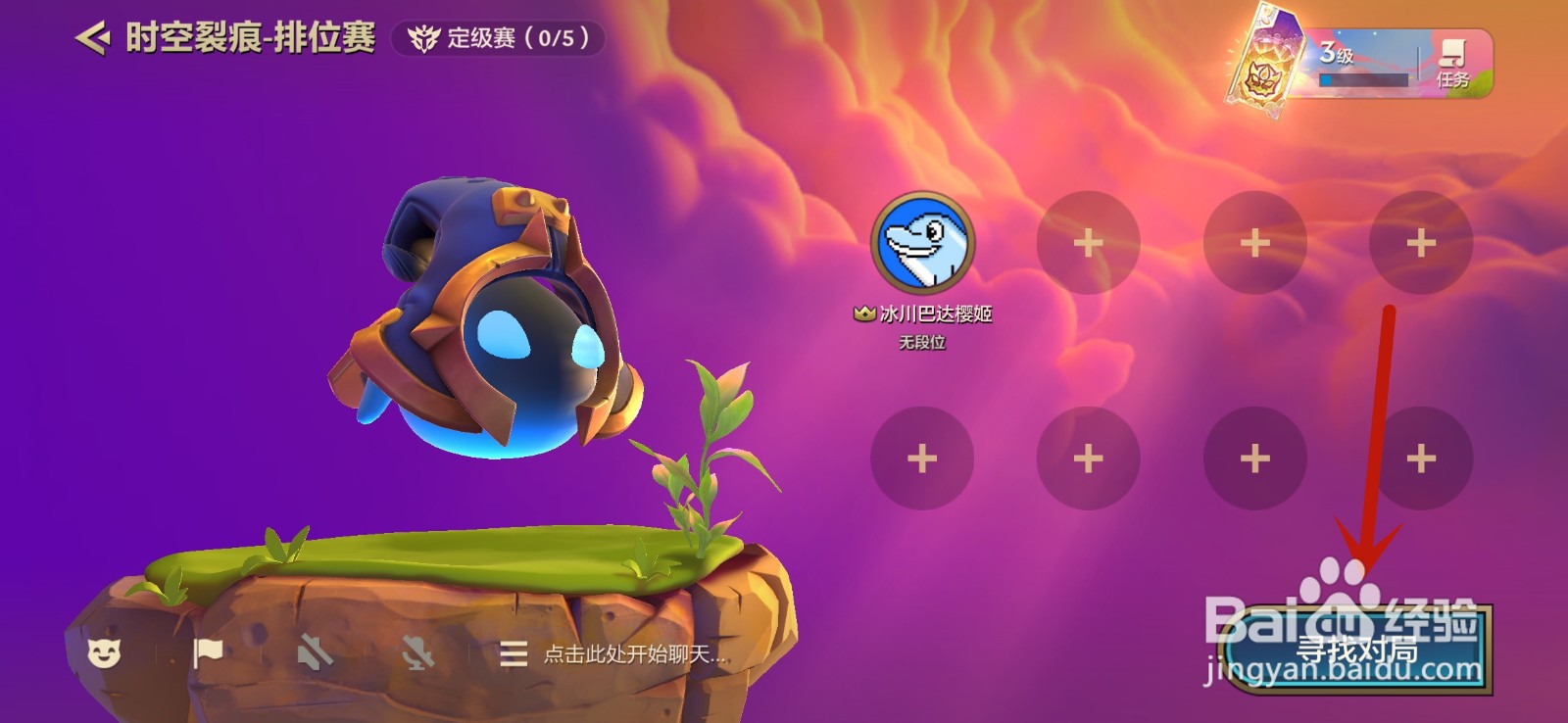Select the flag signal icon

tap(209, 658)
